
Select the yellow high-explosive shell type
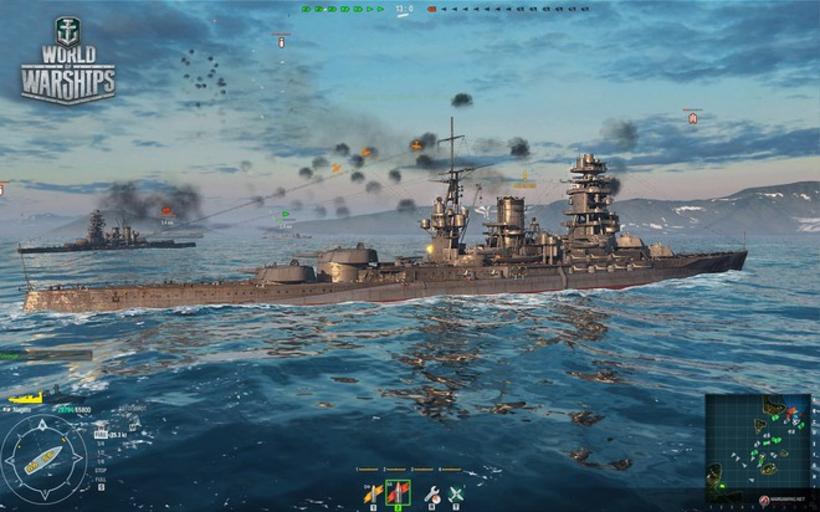[373, 492]
